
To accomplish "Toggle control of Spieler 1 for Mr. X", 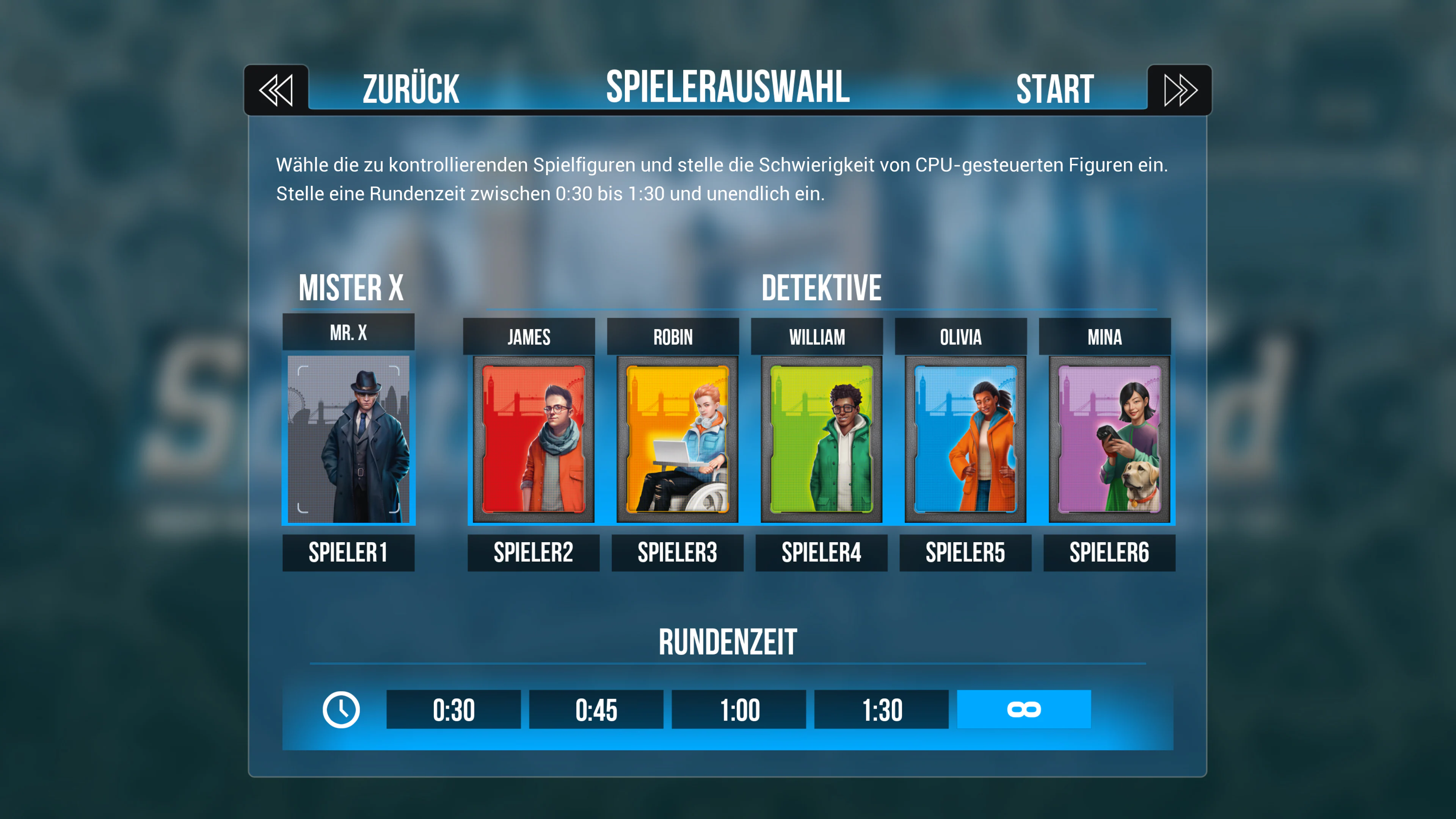I will point(348,552).
